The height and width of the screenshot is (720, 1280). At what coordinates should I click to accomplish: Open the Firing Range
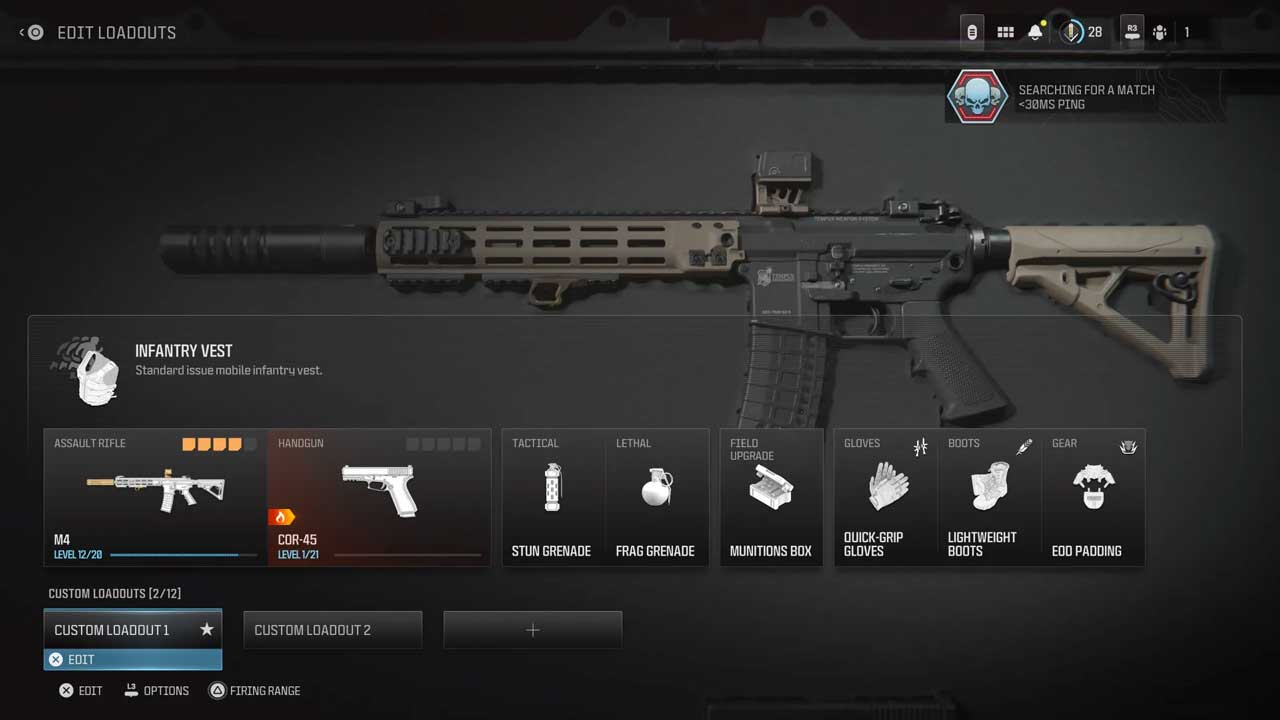tap(254, 691)
